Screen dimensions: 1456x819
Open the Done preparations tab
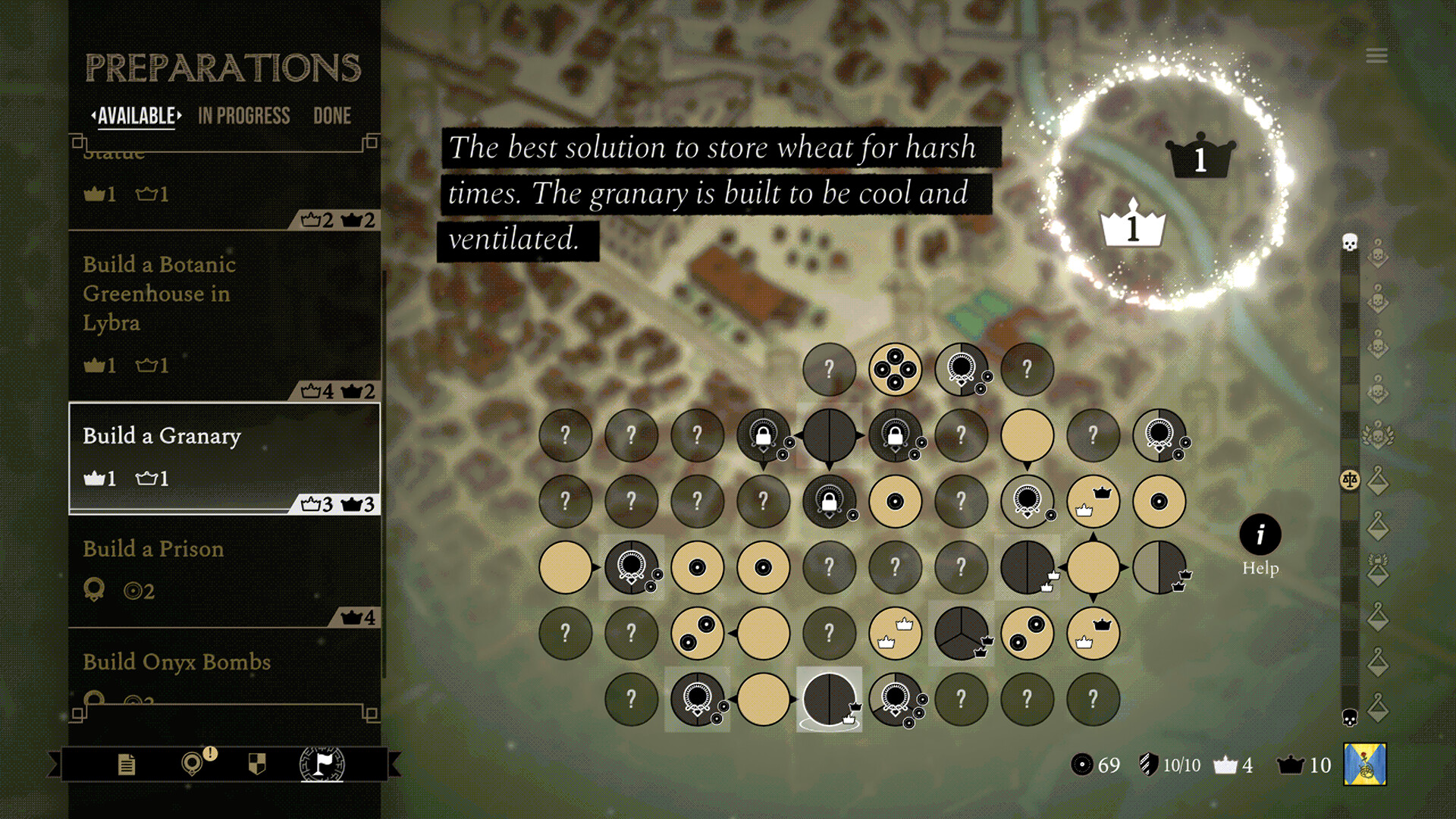[332, 116]
